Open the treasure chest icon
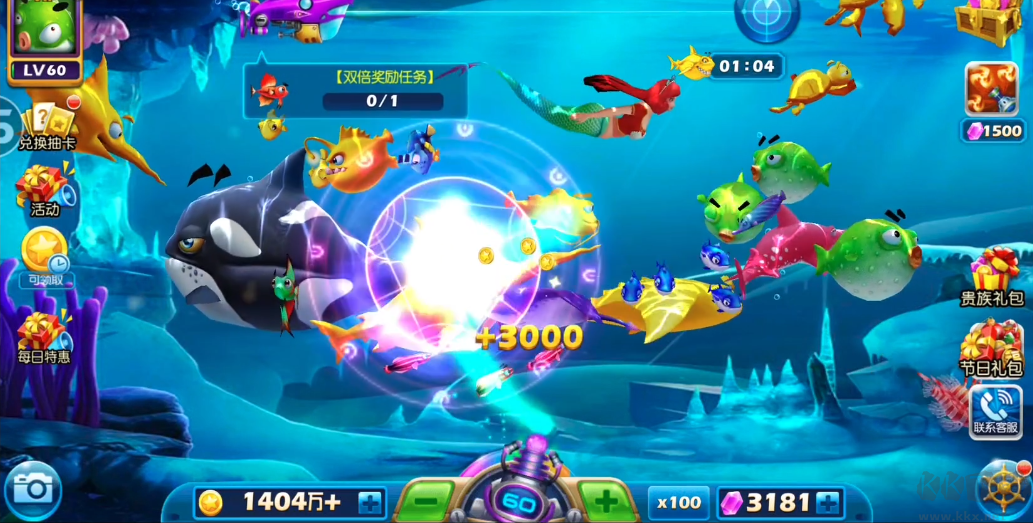This screenshot has height=523, width=1033. [988, 18]
